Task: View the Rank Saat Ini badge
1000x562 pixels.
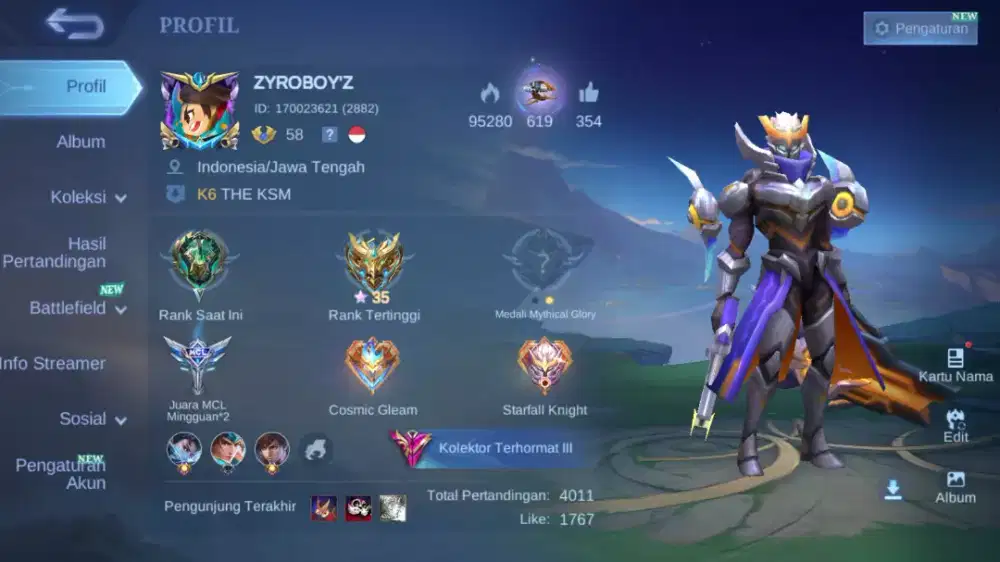Action: [200, 262]
